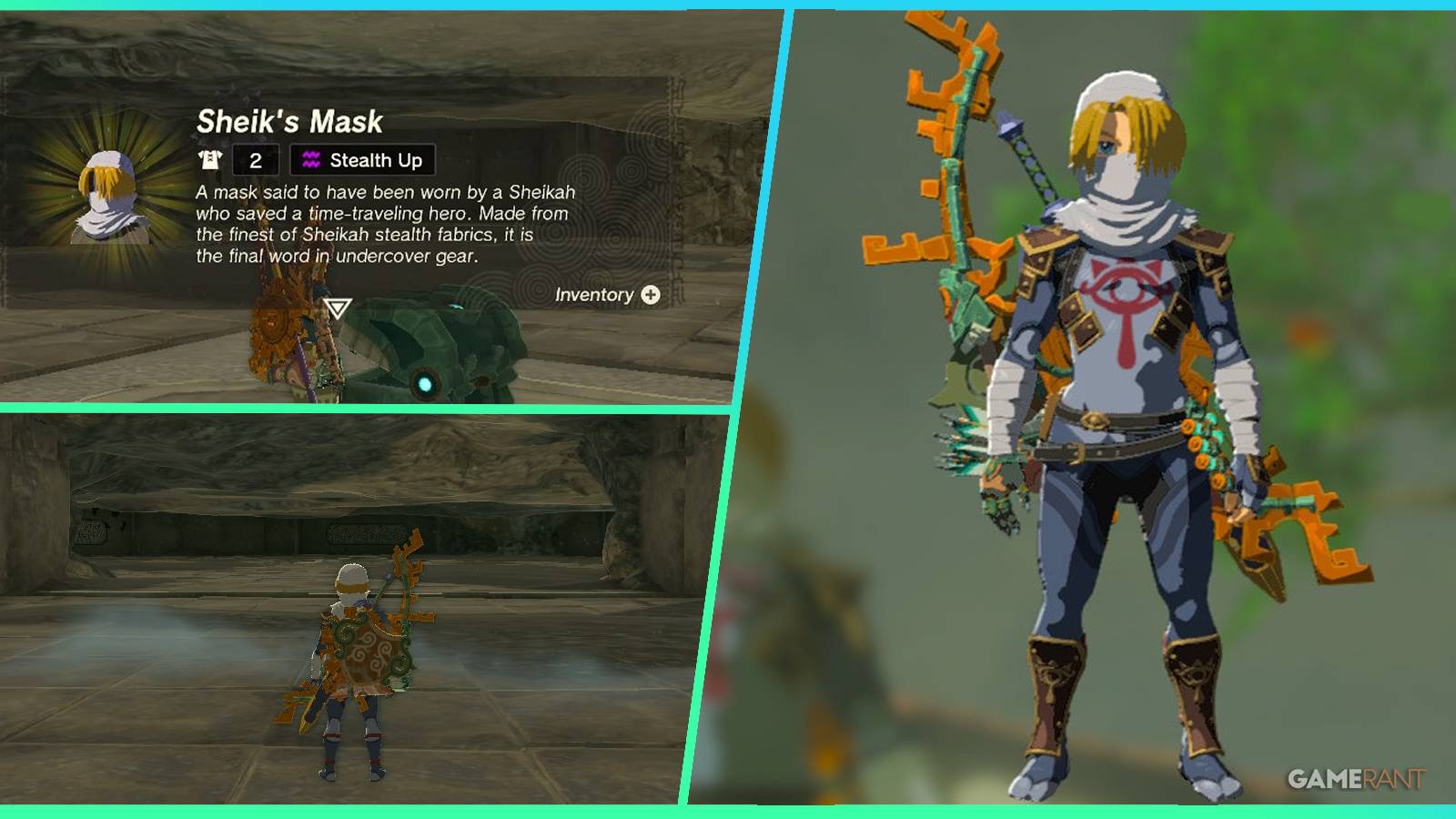Click the Stealth Up label text

(x=375, y=160)
